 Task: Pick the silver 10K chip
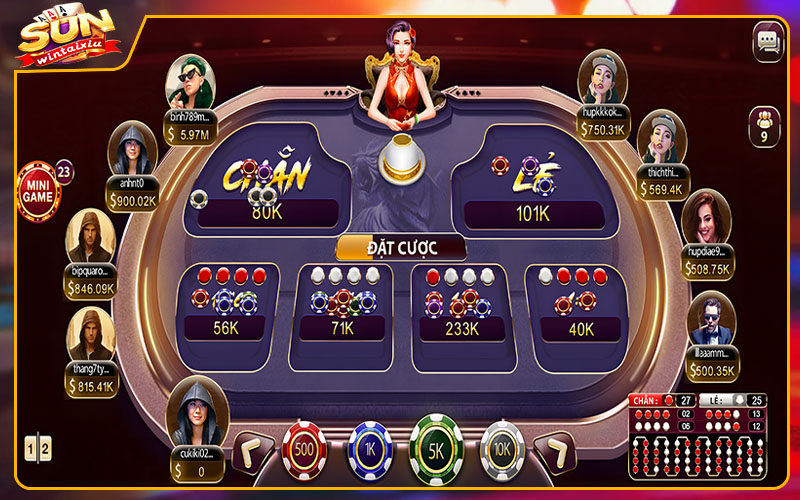[x=503, y=450]
